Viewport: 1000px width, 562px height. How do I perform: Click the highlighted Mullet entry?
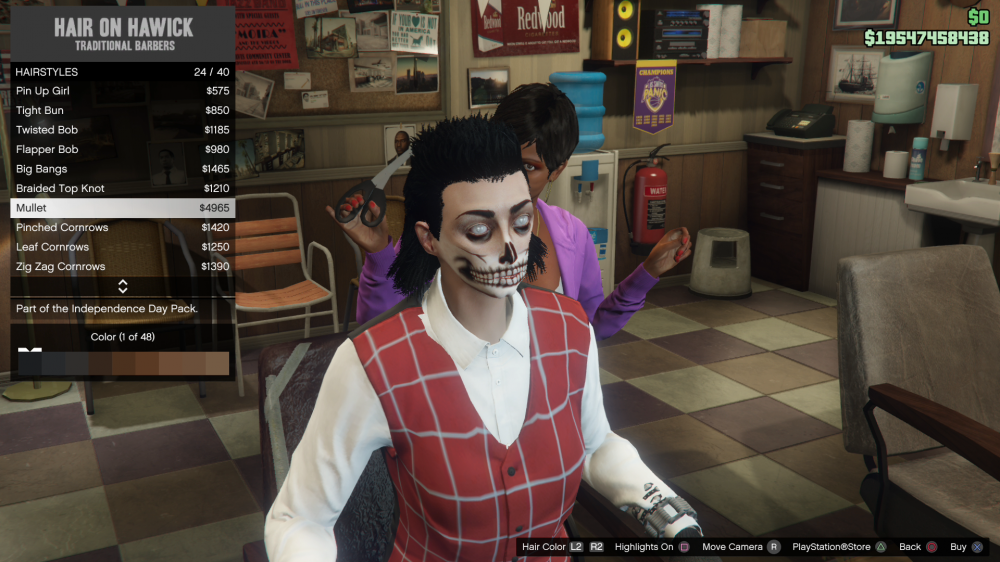coord(122,208)
